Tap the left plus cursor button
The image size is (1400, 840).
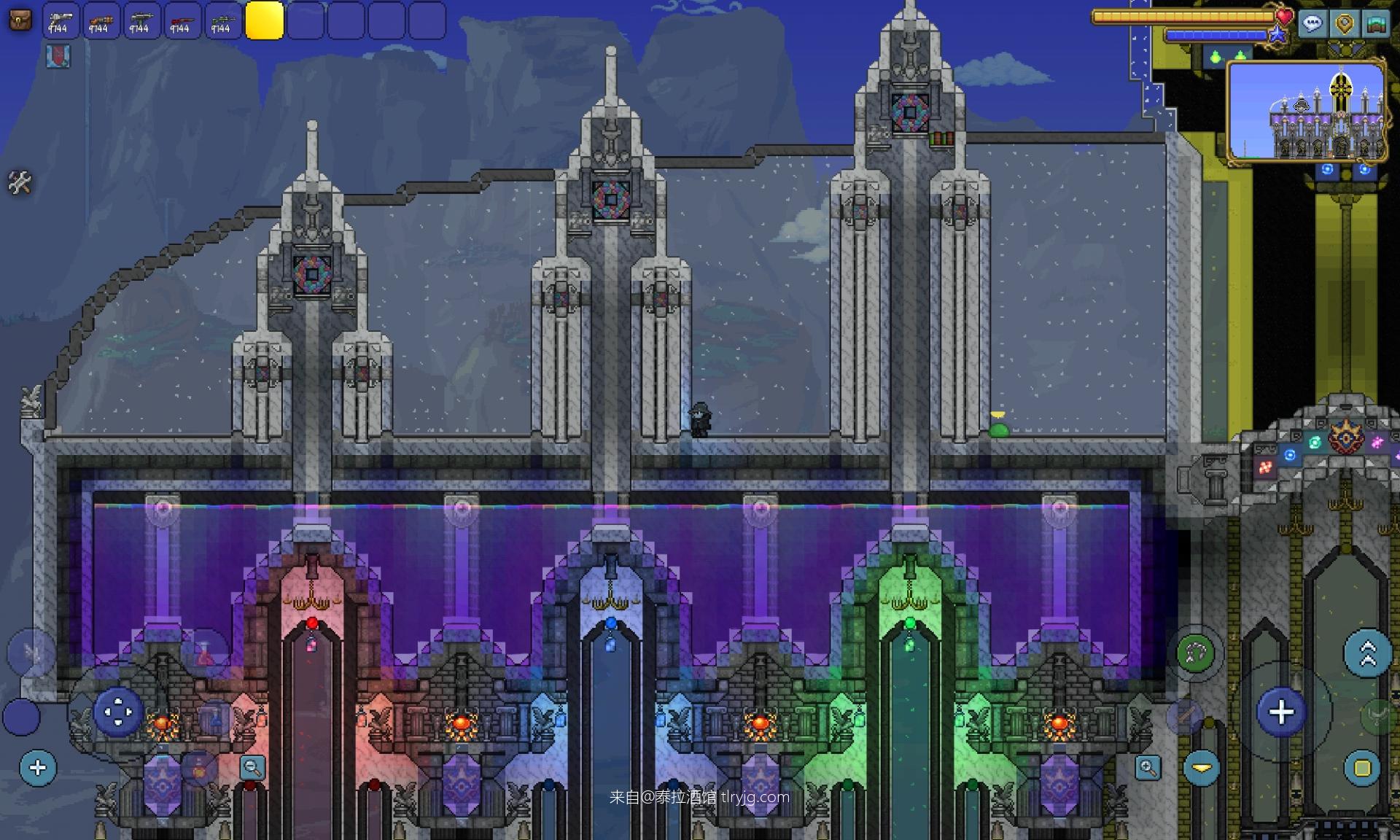(x=38, y=767)
